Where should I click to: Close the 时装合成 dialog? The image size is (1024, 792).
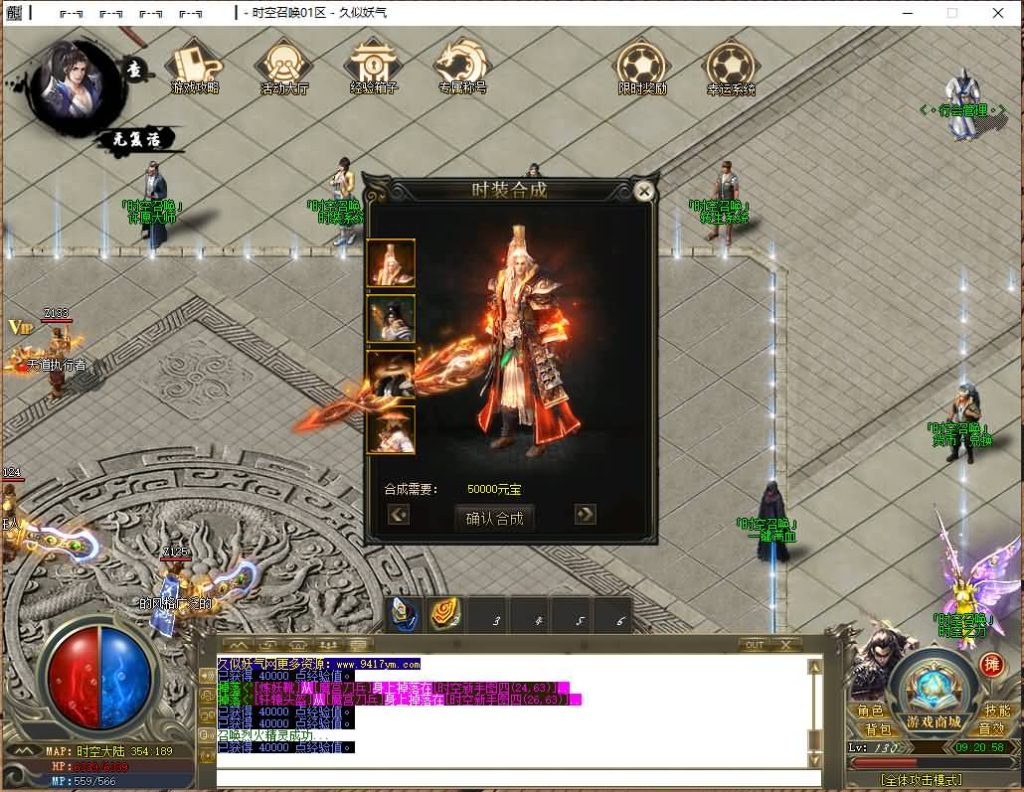[x=645, y=191]
